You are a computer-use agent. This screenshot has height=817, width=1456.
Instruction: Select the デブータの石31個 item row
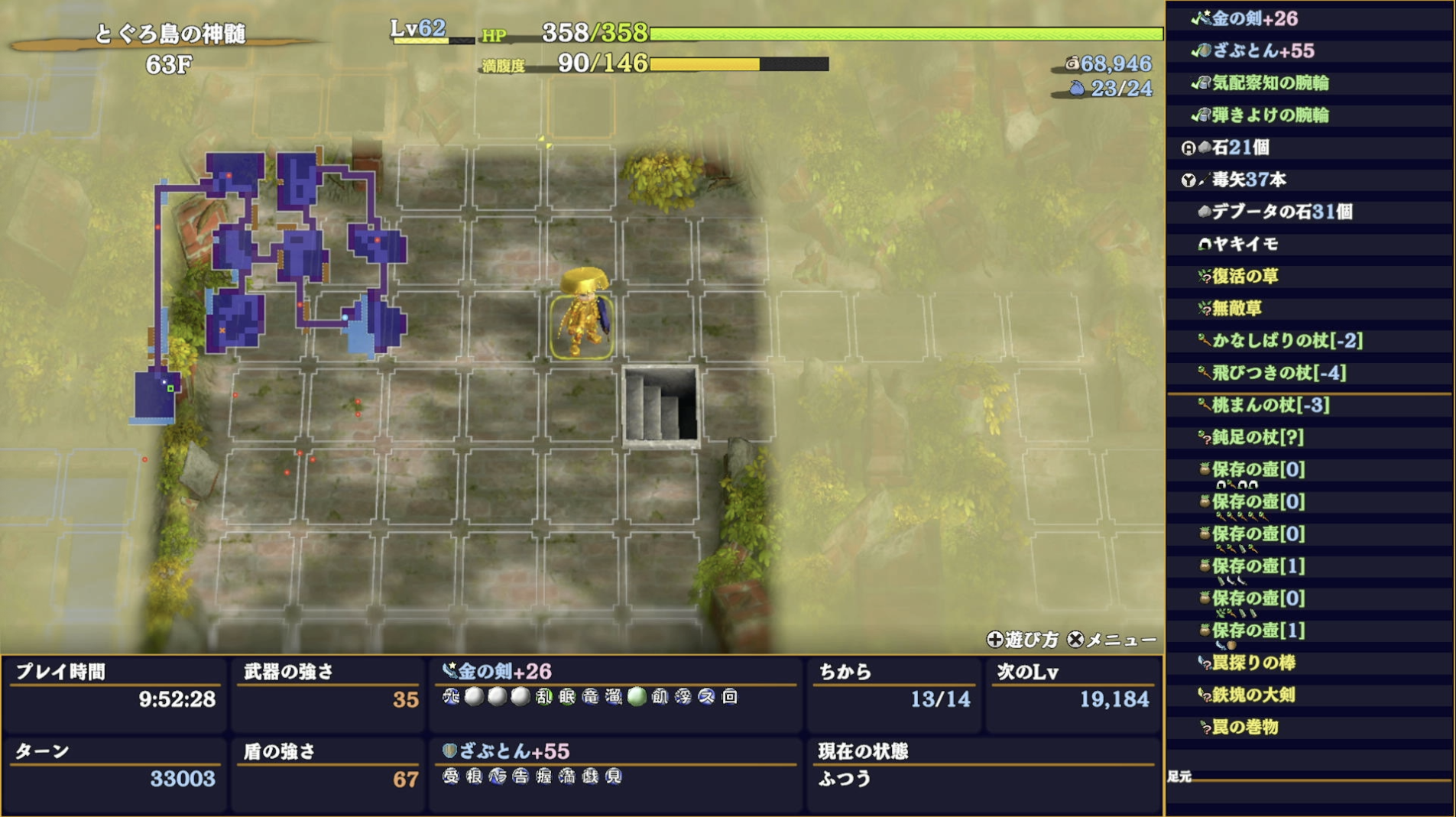[1282, 212]
